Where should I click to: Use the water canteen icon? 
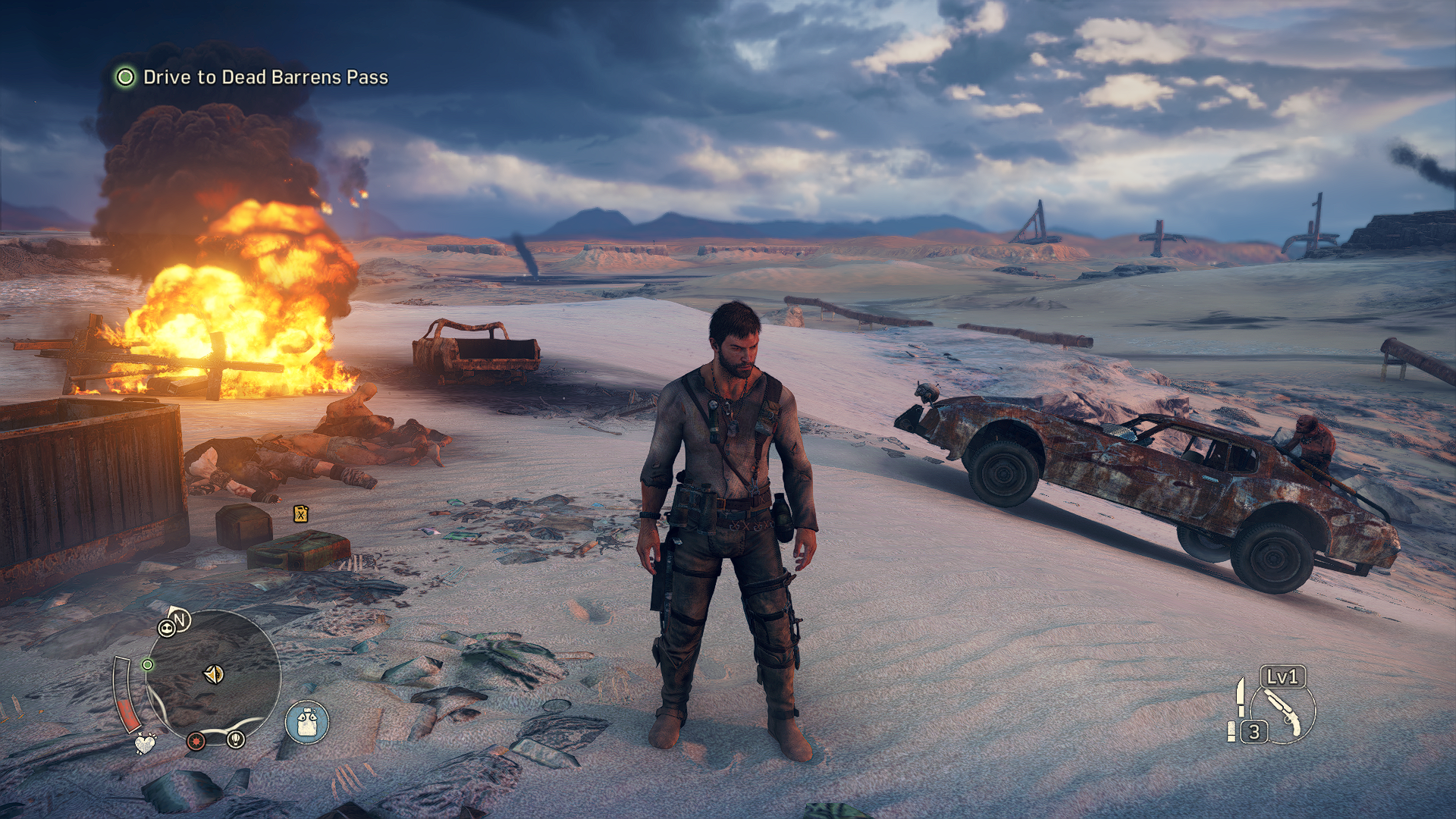click(307, 722)
